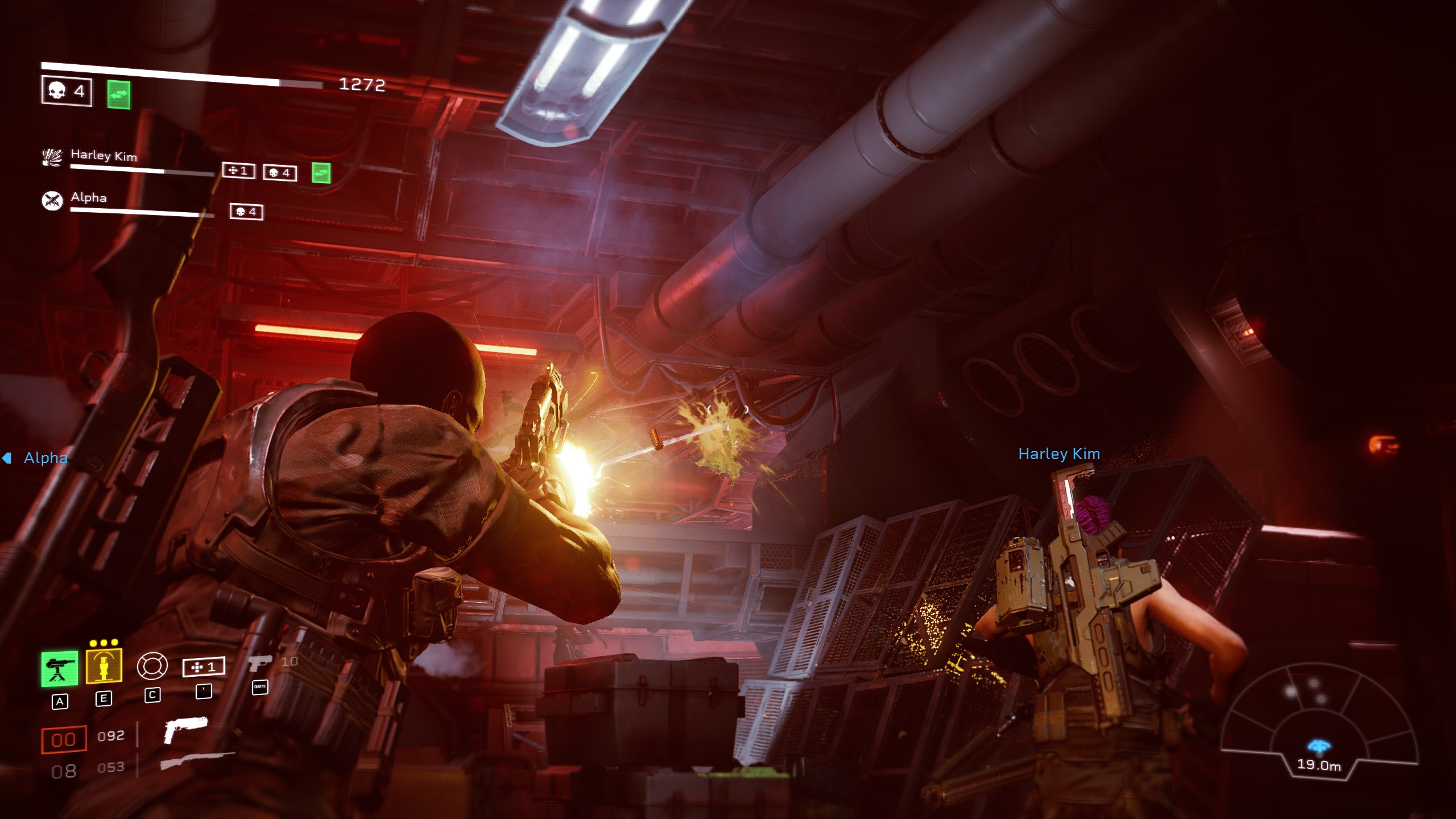
Task: Click the green swap icon beside Harley Kim
Action: 321,173
